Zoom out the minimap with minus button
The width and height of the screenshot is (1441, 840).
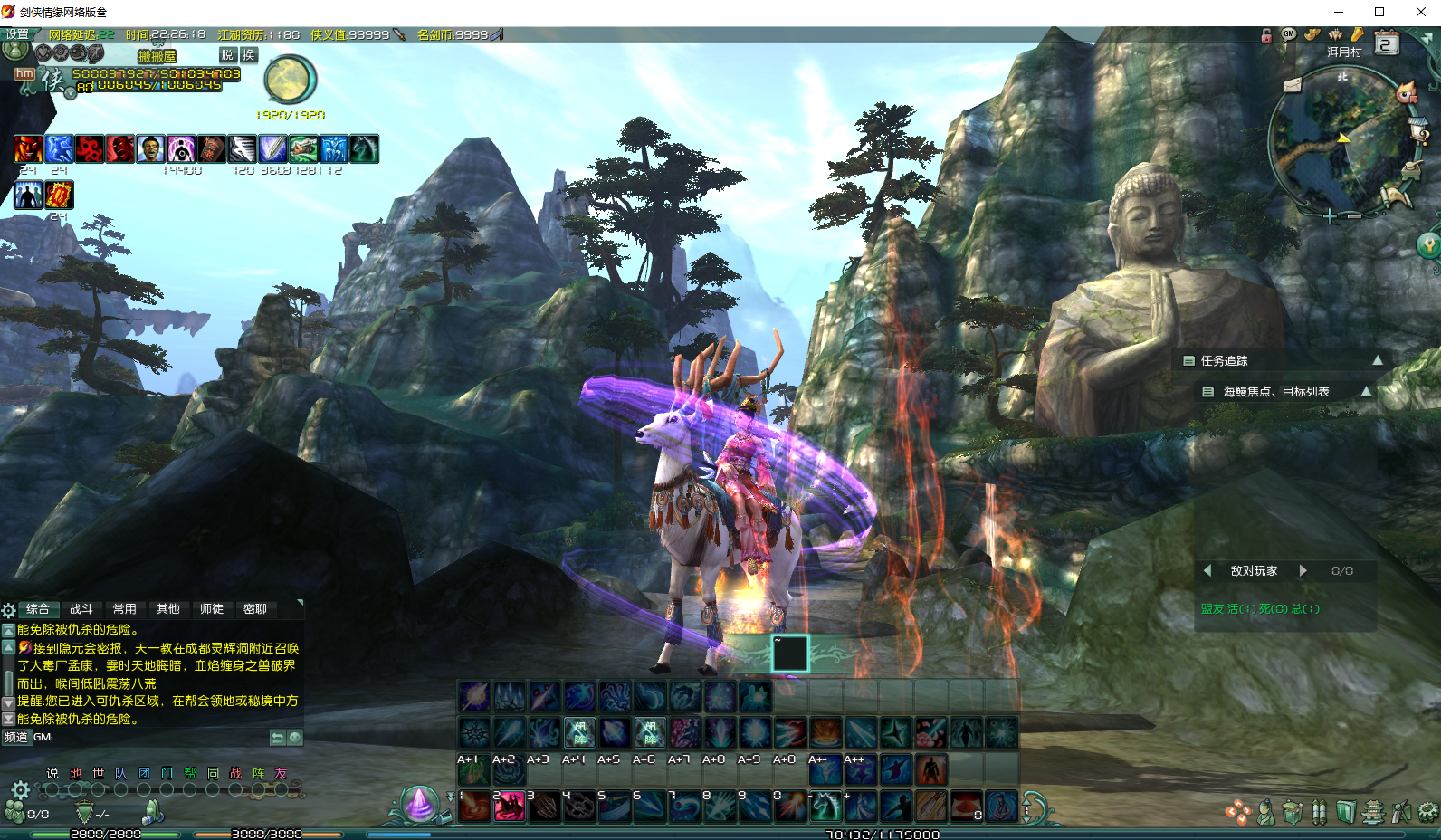tap(1354, 216)
